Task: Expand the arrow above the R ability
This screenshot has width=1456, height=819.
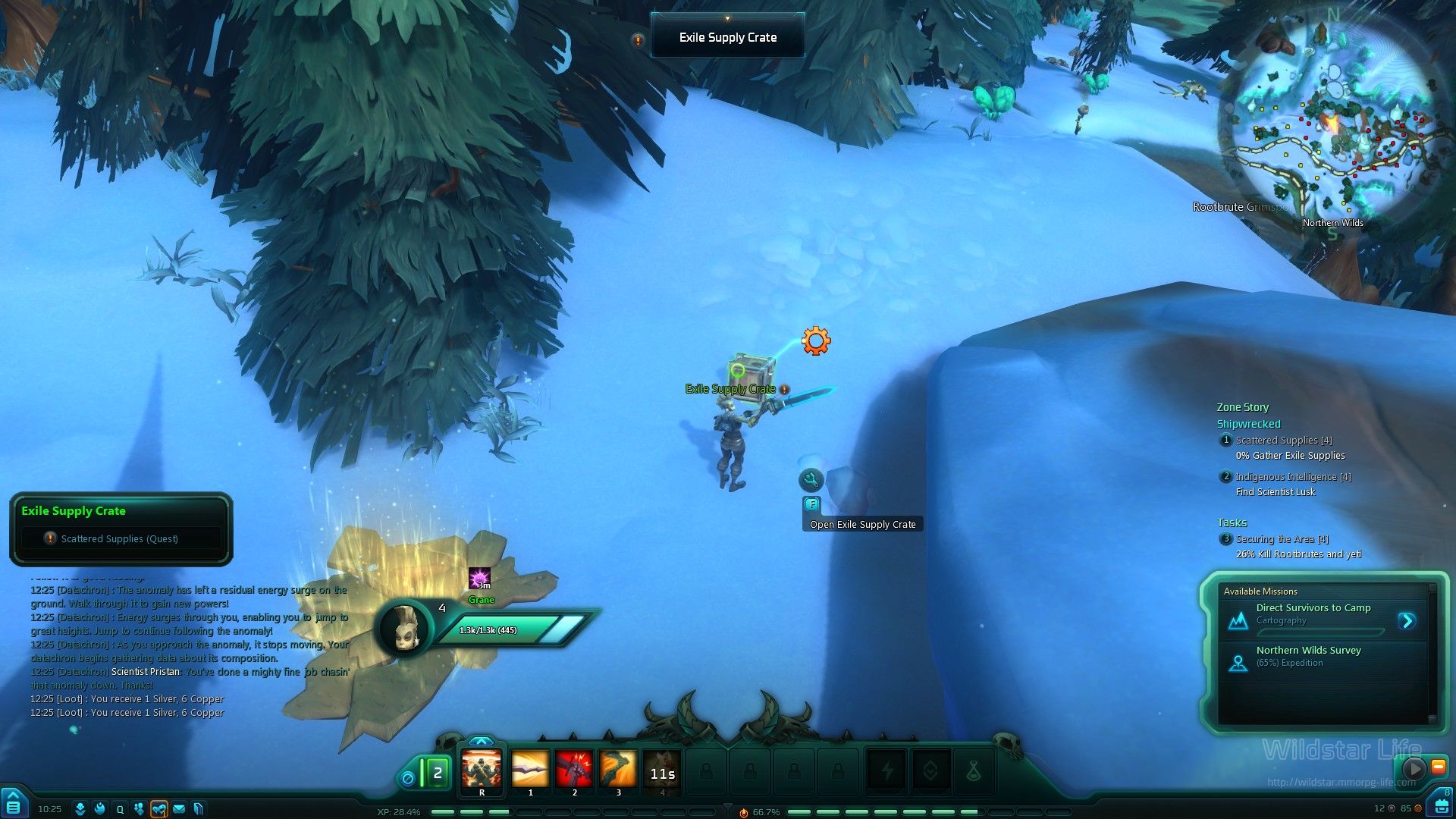Action: coord(481,742)
